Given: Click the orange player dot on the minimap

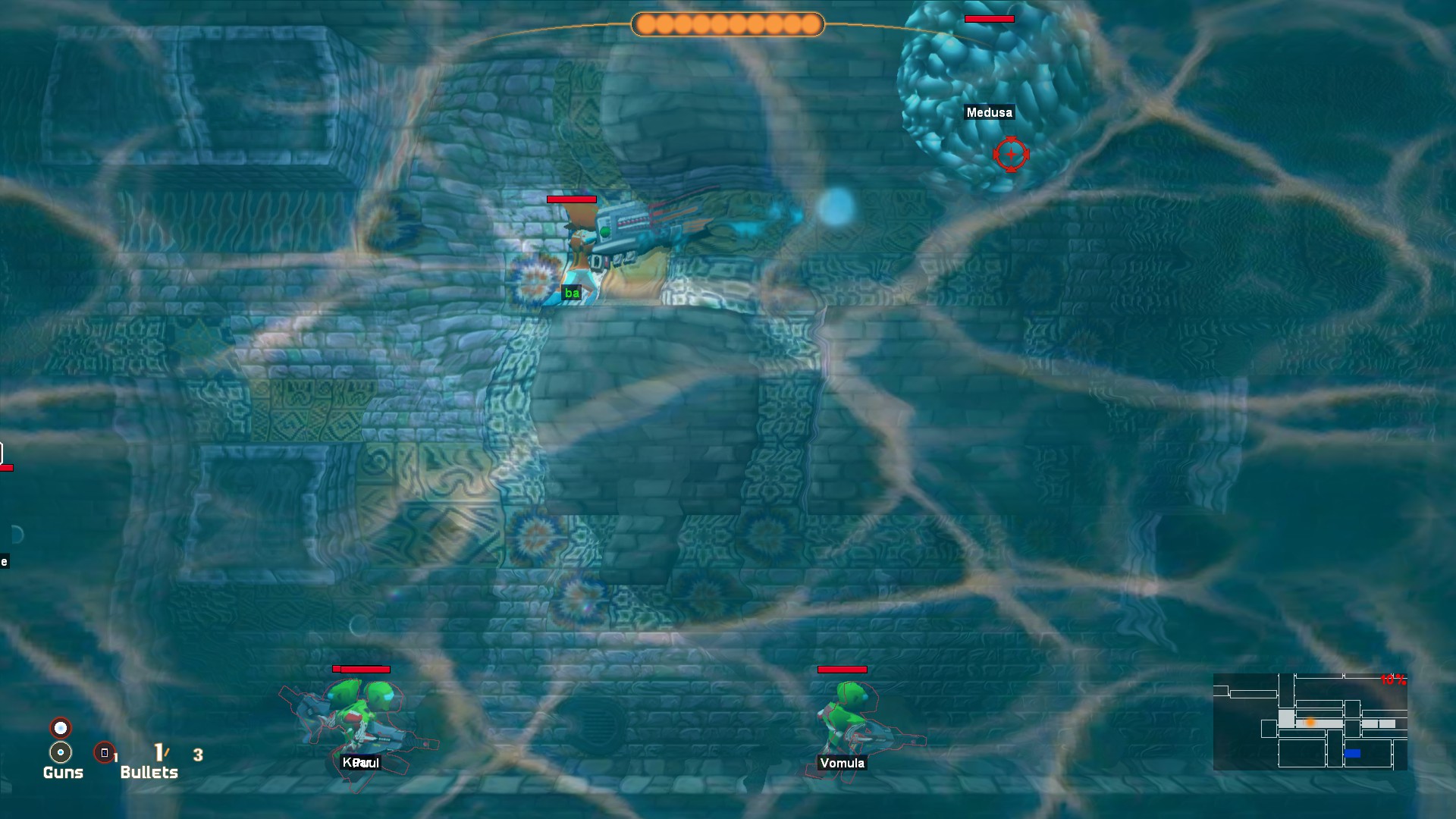Looking at the screenshot, I should click(1310, 722).
